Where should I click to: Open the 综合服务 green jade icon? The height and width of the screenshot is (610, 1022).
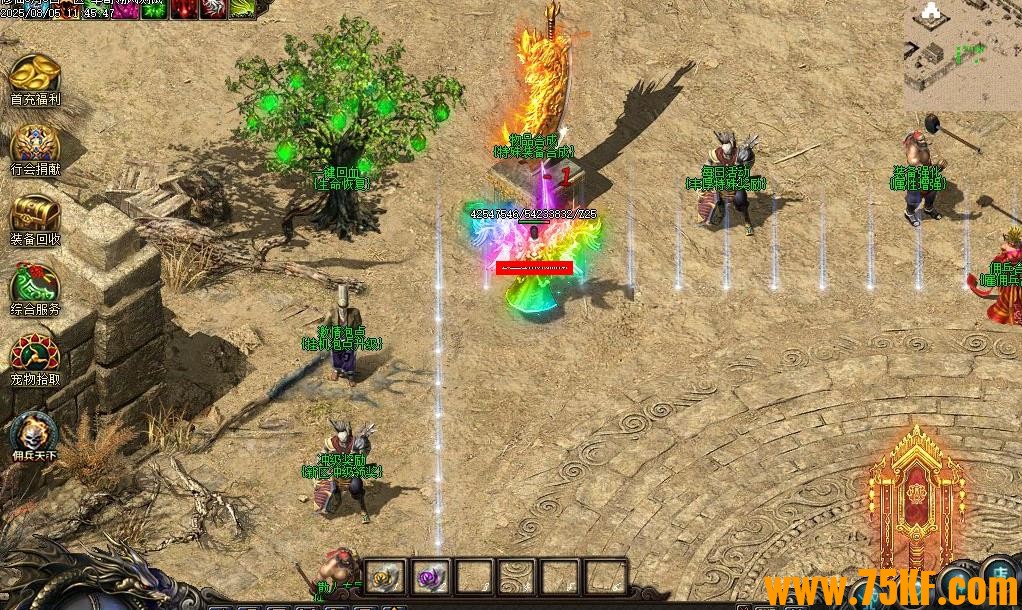coord(35,284)
